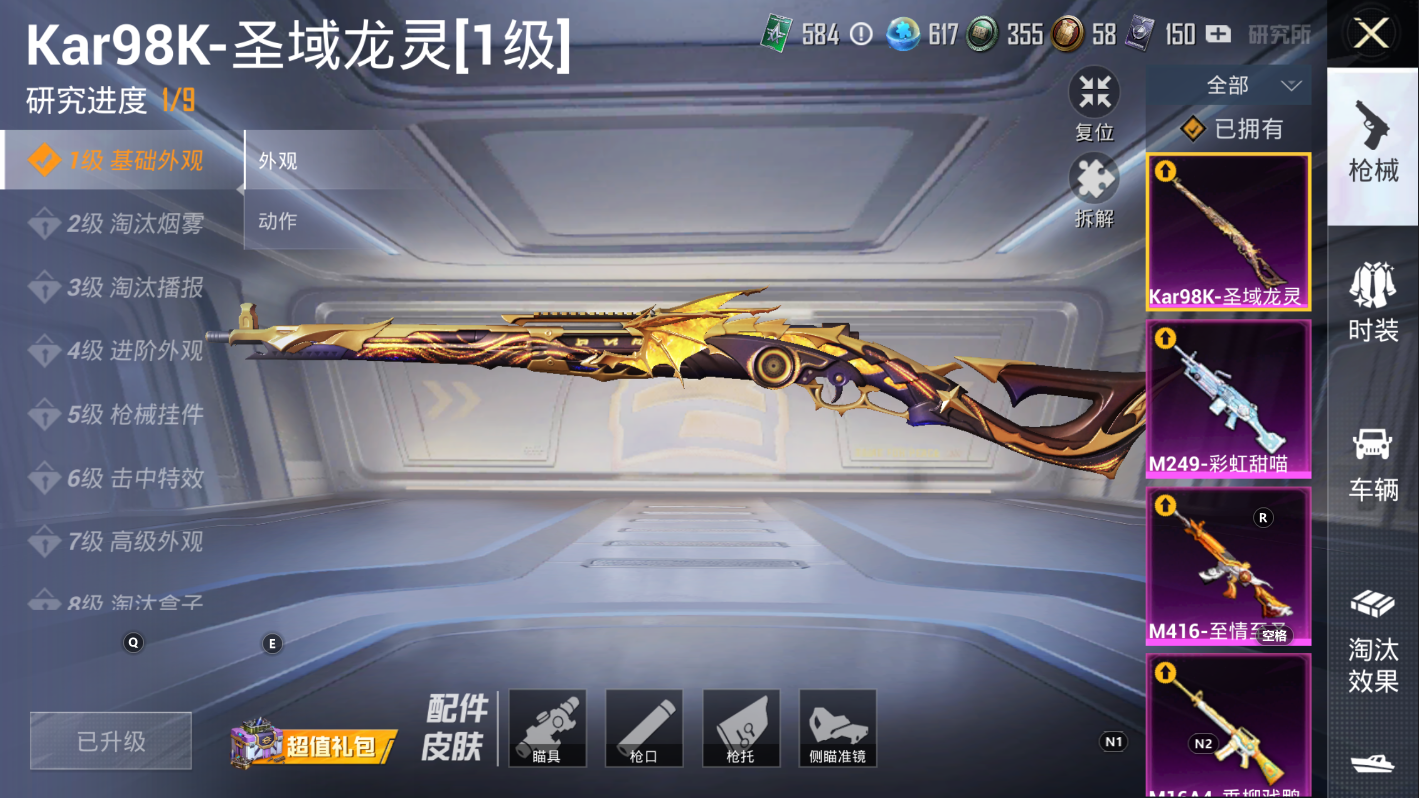
Task: Switch to the 枪械 category tab
Action: (x=1373, y=142)
